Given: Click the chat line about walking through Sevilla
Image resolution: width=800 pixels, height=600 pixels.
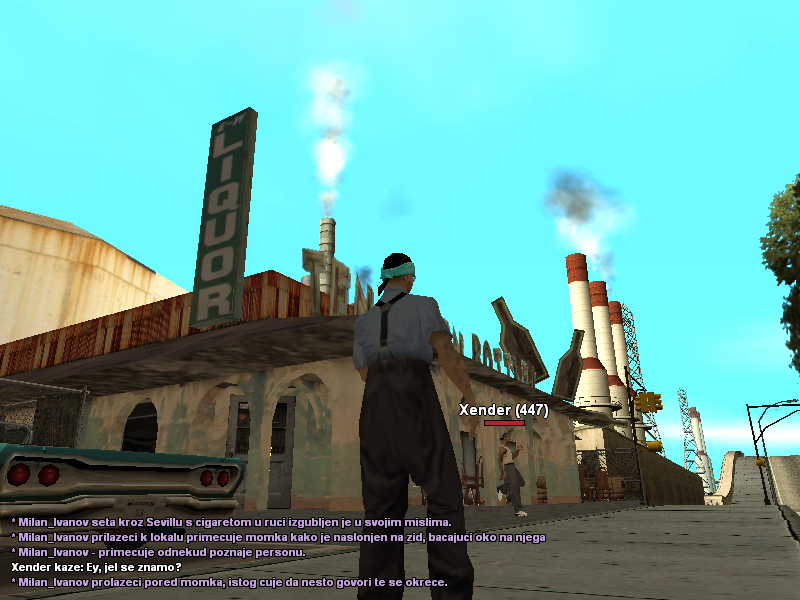Looking at the screenshot, I should click(230, 522).
